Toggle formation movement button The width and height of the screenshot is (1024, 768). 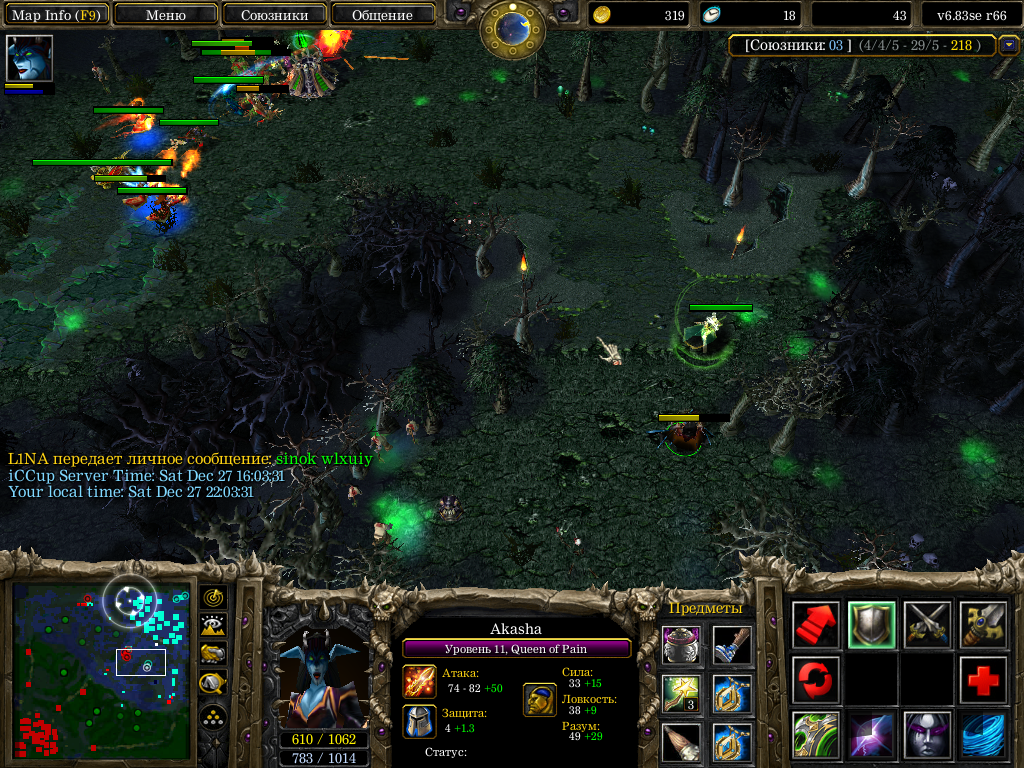213,717
